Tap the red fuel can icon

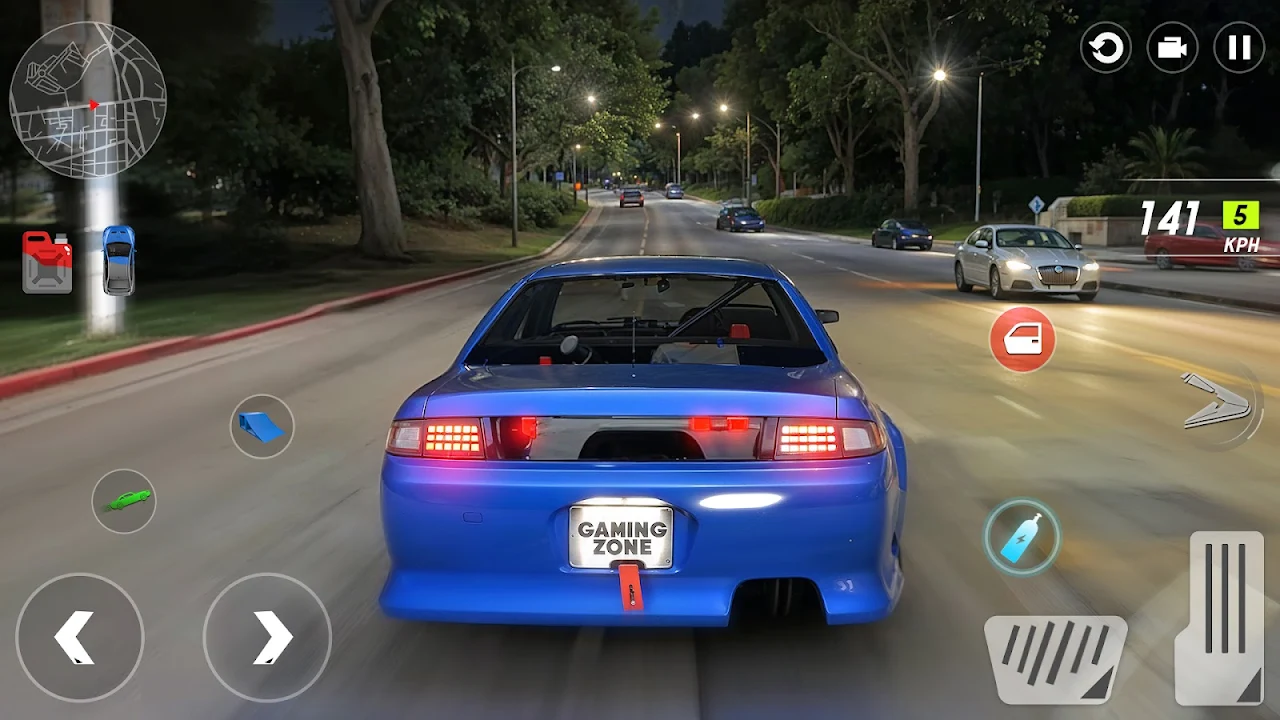click(x=47, y=261)
